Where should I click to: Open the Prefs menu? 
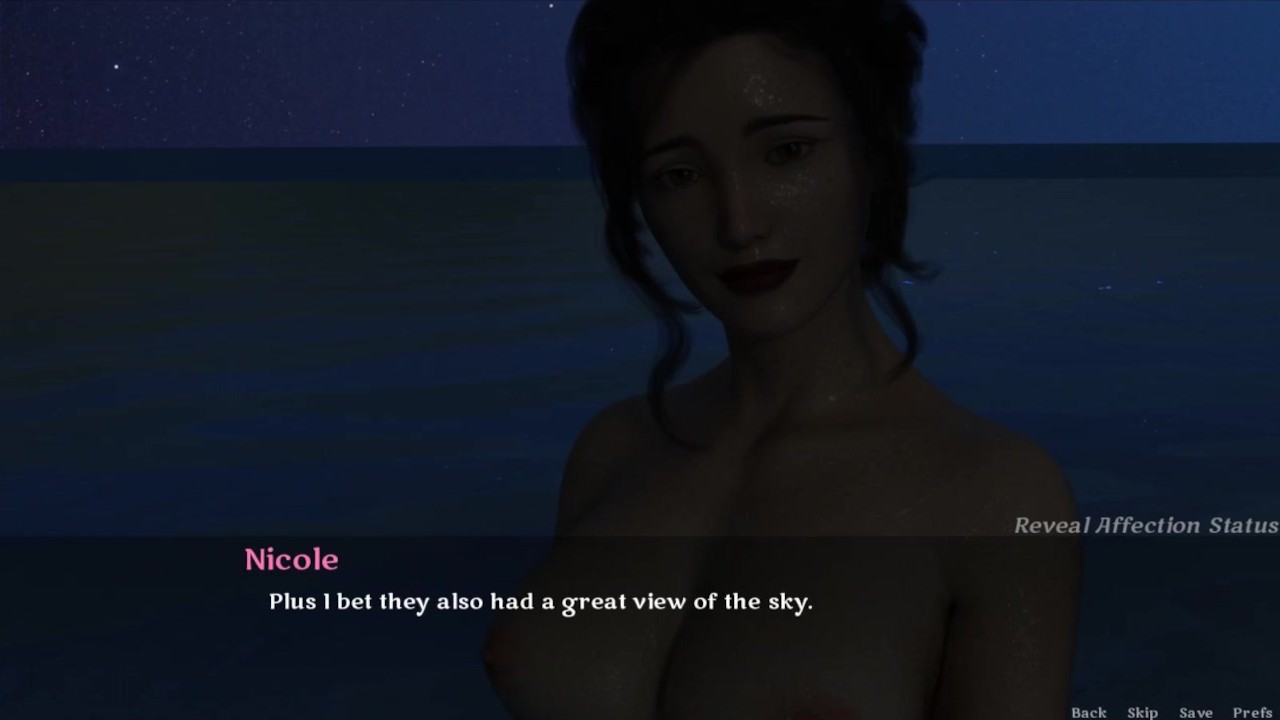[1252, 712]
